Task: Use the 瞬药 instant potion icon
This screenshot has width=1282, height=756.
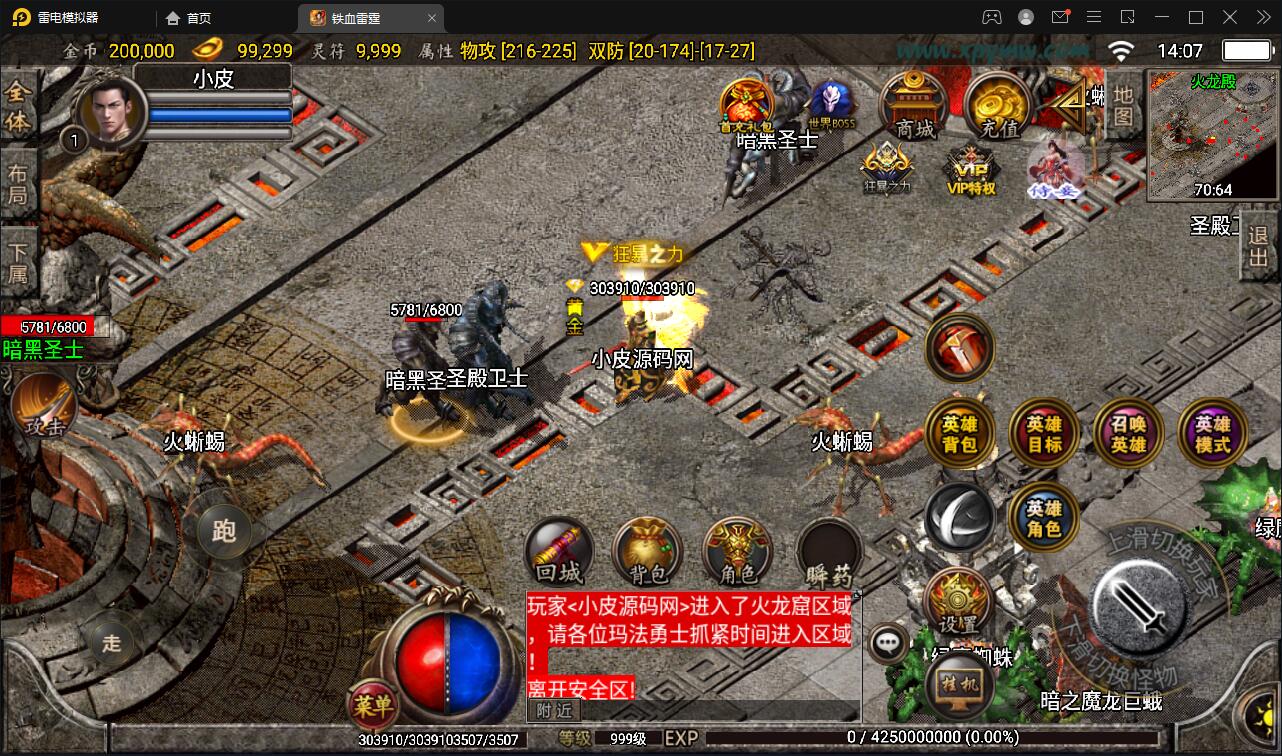Action: click(x=828, y=551)
